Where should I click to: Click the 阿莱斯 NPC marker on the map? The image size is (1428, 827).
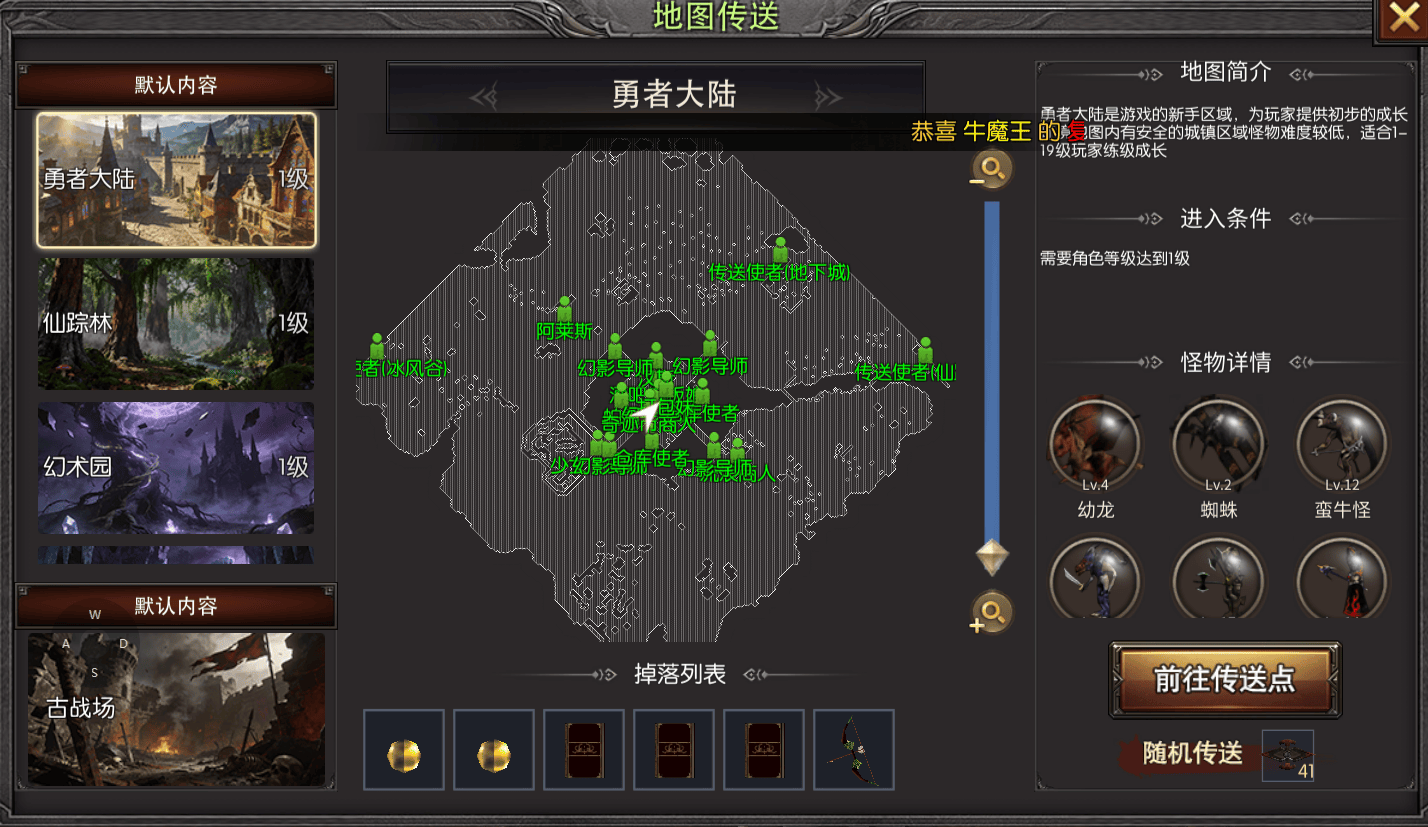pos(565,310)
